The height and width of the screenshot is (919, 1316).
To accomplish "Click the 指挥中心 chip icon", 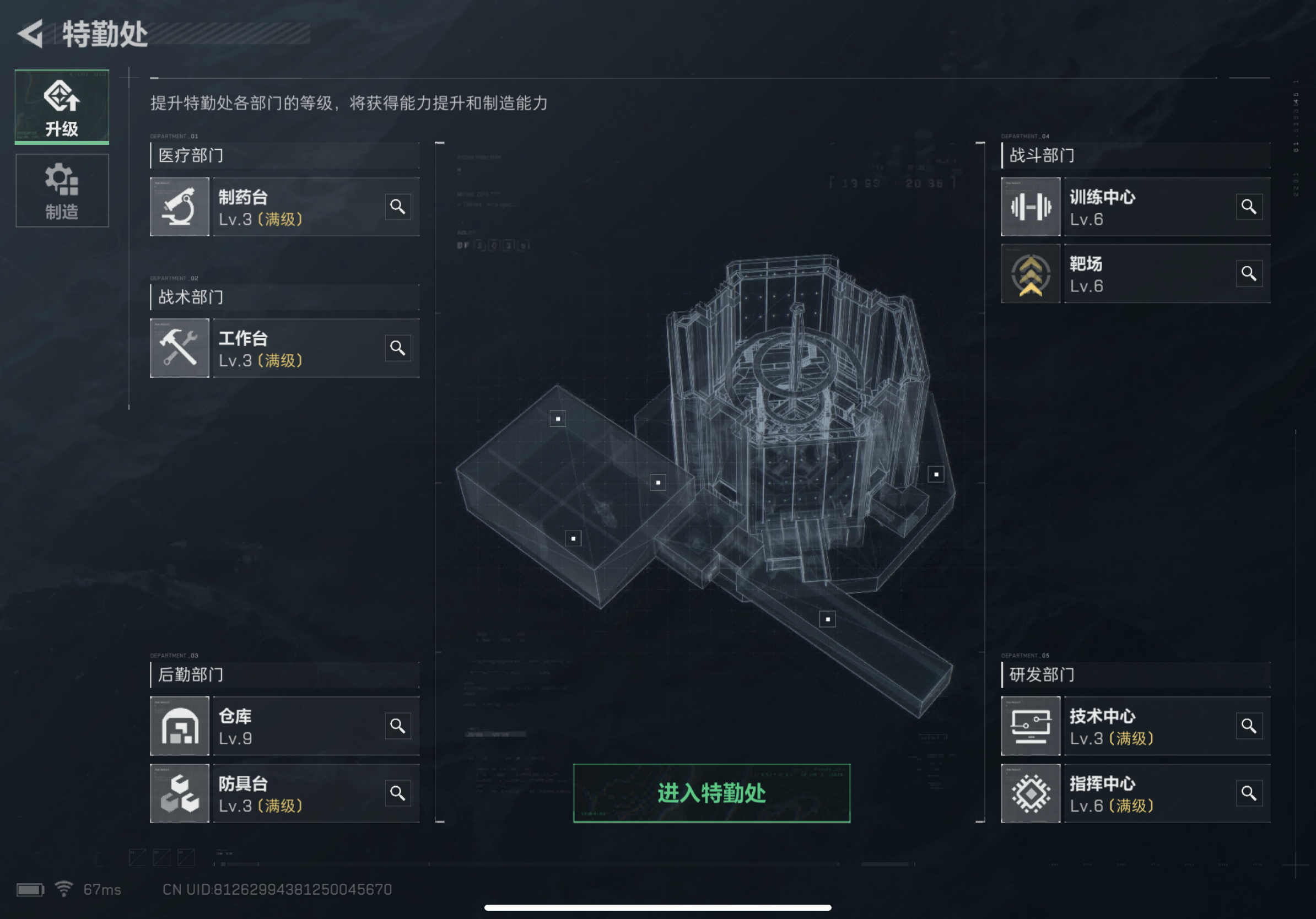I will click(1030, 793).
